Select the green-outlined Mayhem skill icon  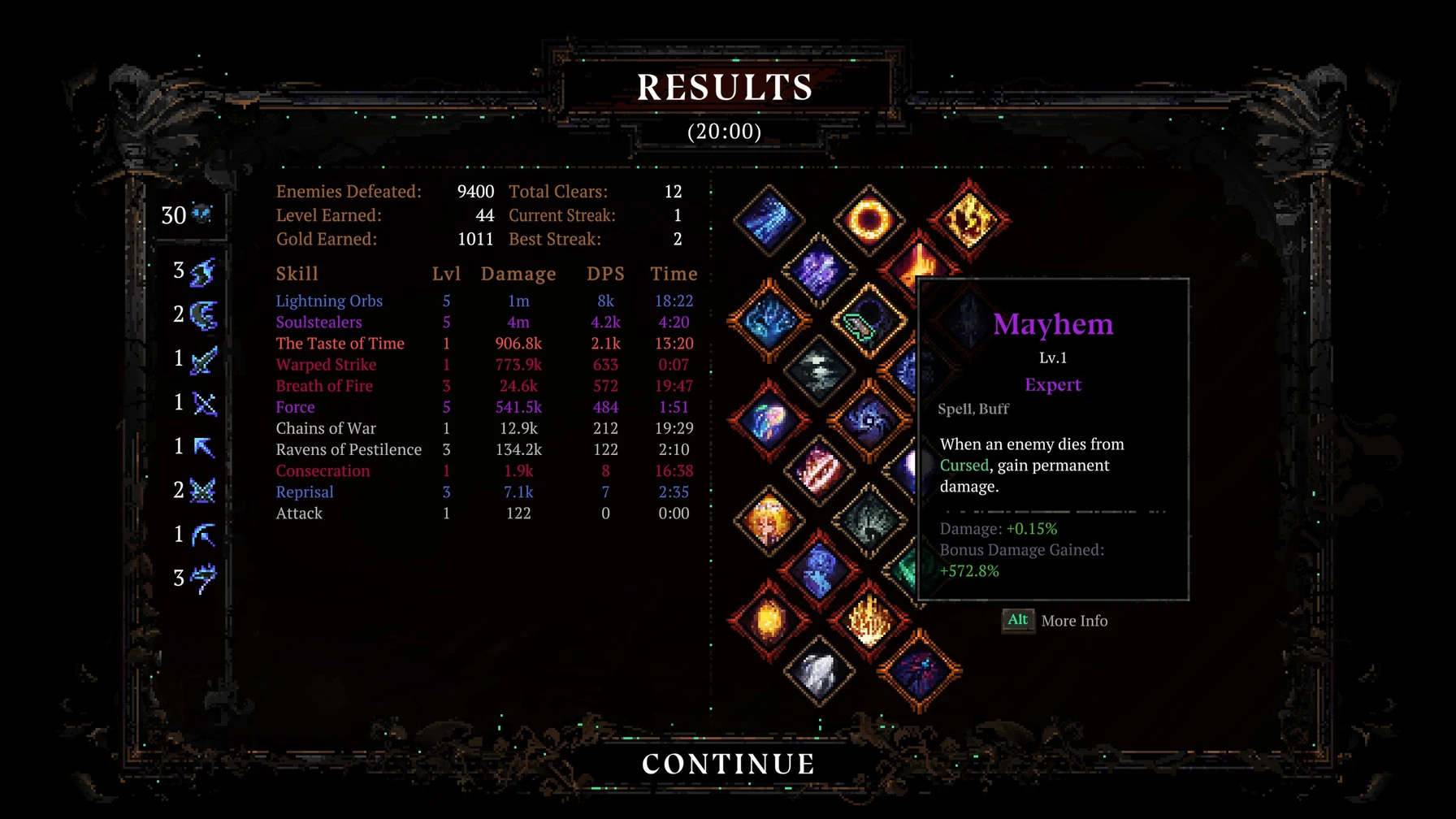click(x=869, y=322)
